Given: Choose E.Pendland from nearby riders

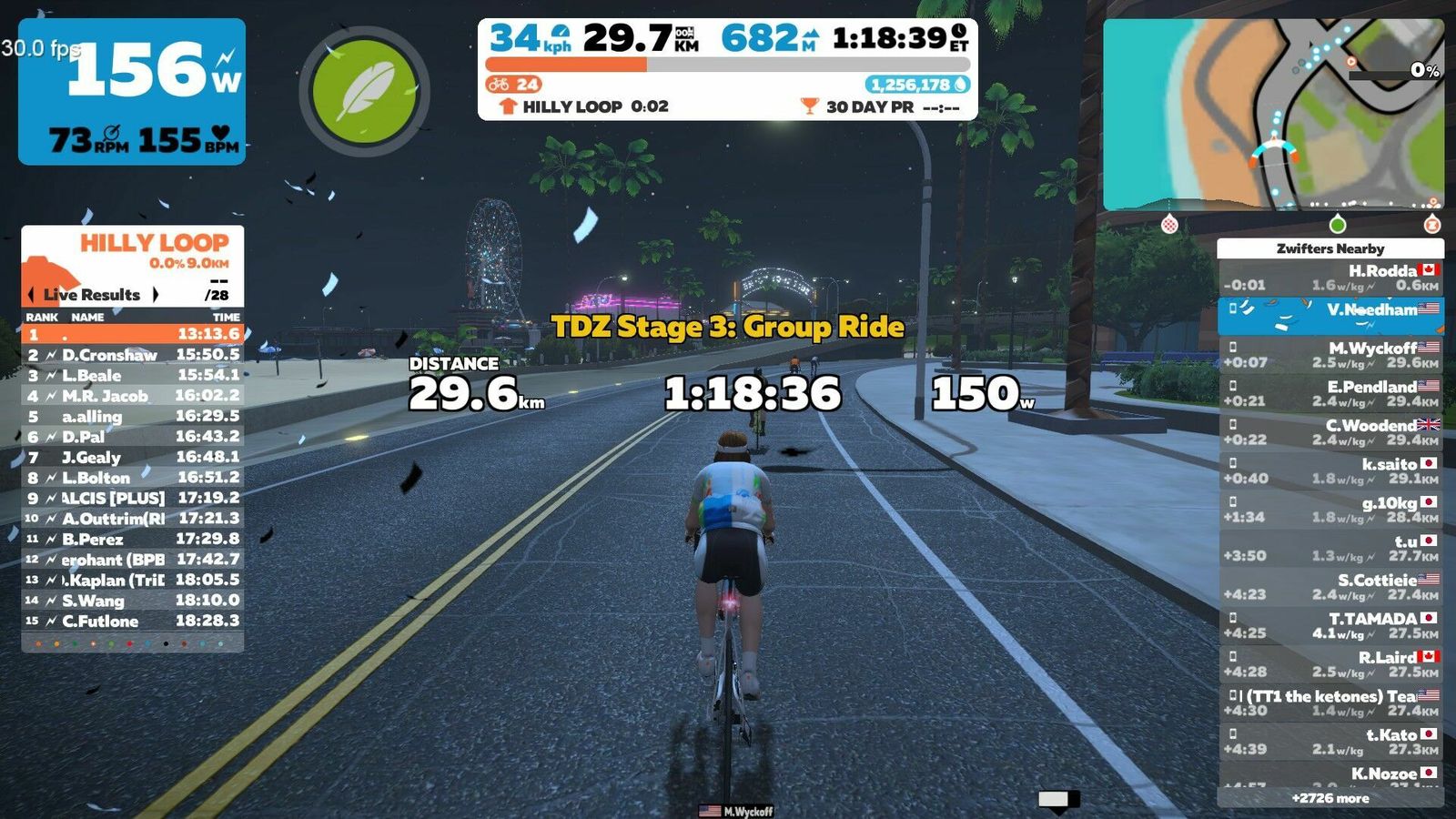Looking at the screenshot, I should point(1330,393).
